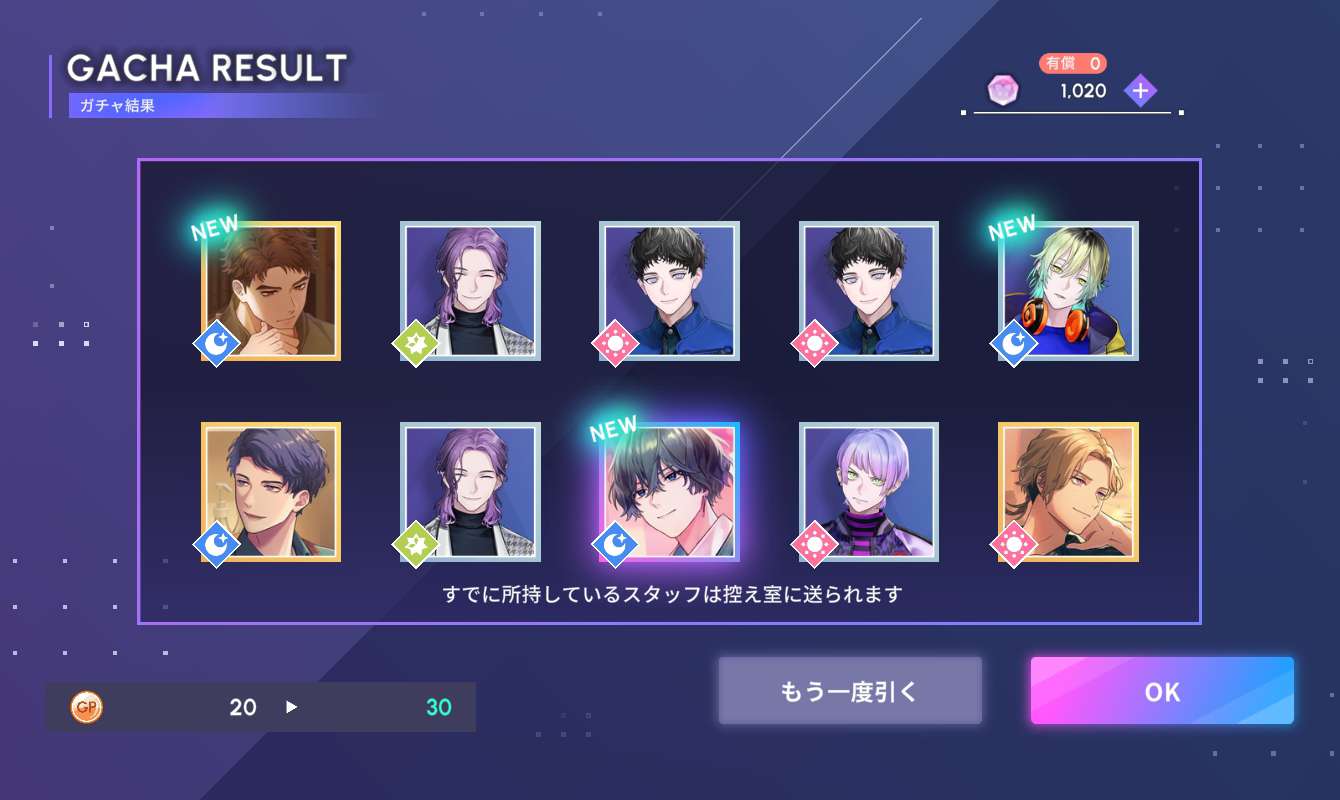Confirm the gacha result with OK
The image size is (1340, 800).
[1162, 691]
